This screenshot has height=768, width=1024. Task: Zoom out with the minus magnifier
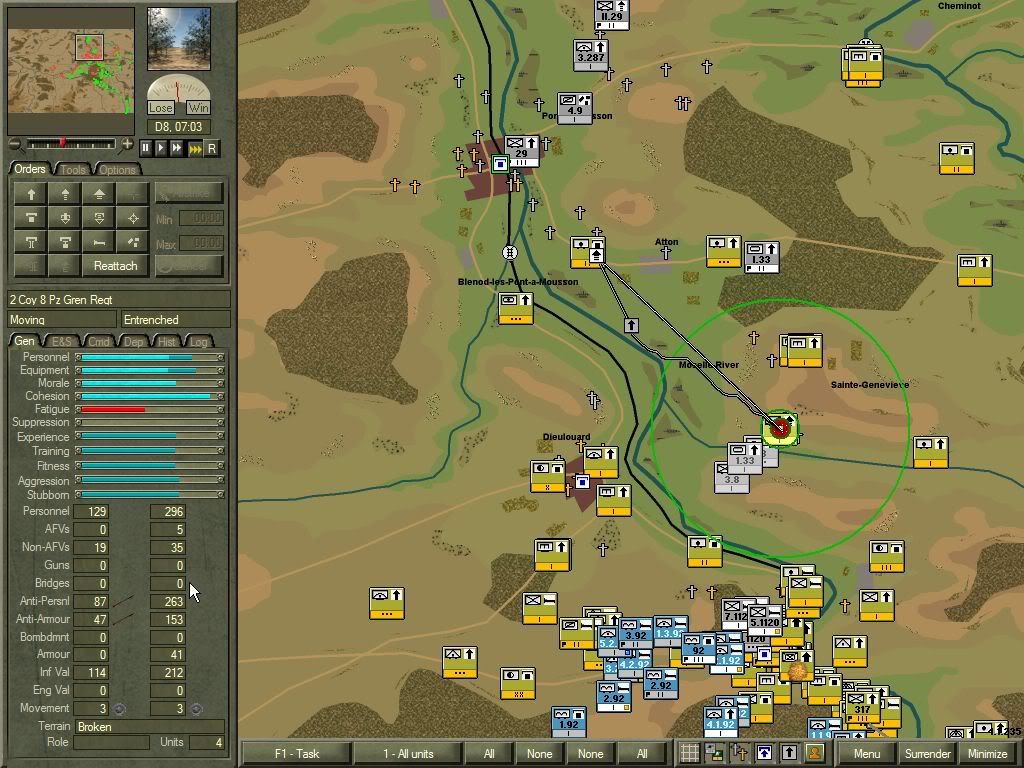click(x=14, y=145)
